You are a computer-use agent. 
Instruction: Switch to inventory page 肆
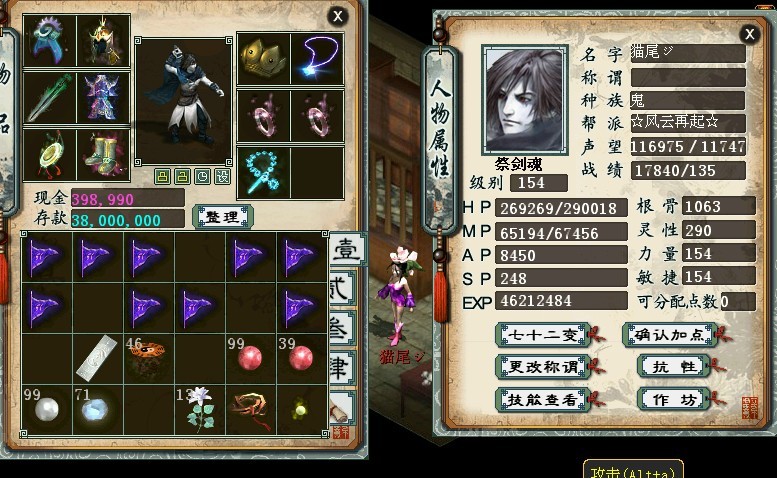pyautogui.click(x=342, y=368)
